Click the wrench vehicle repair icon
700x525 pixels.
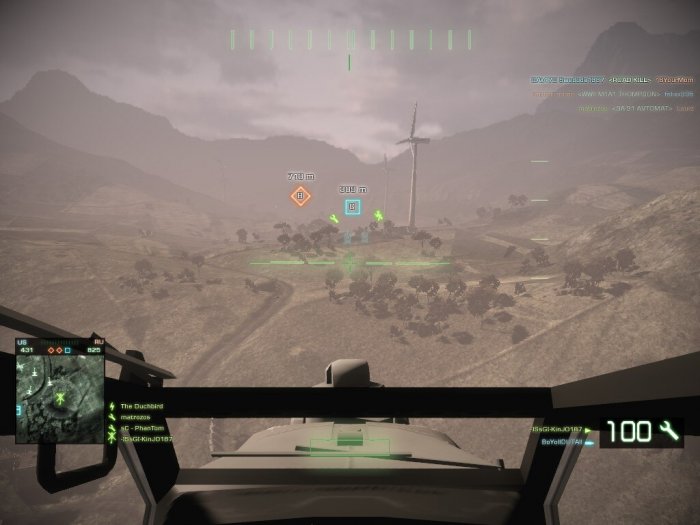click(x=669, y=432)
